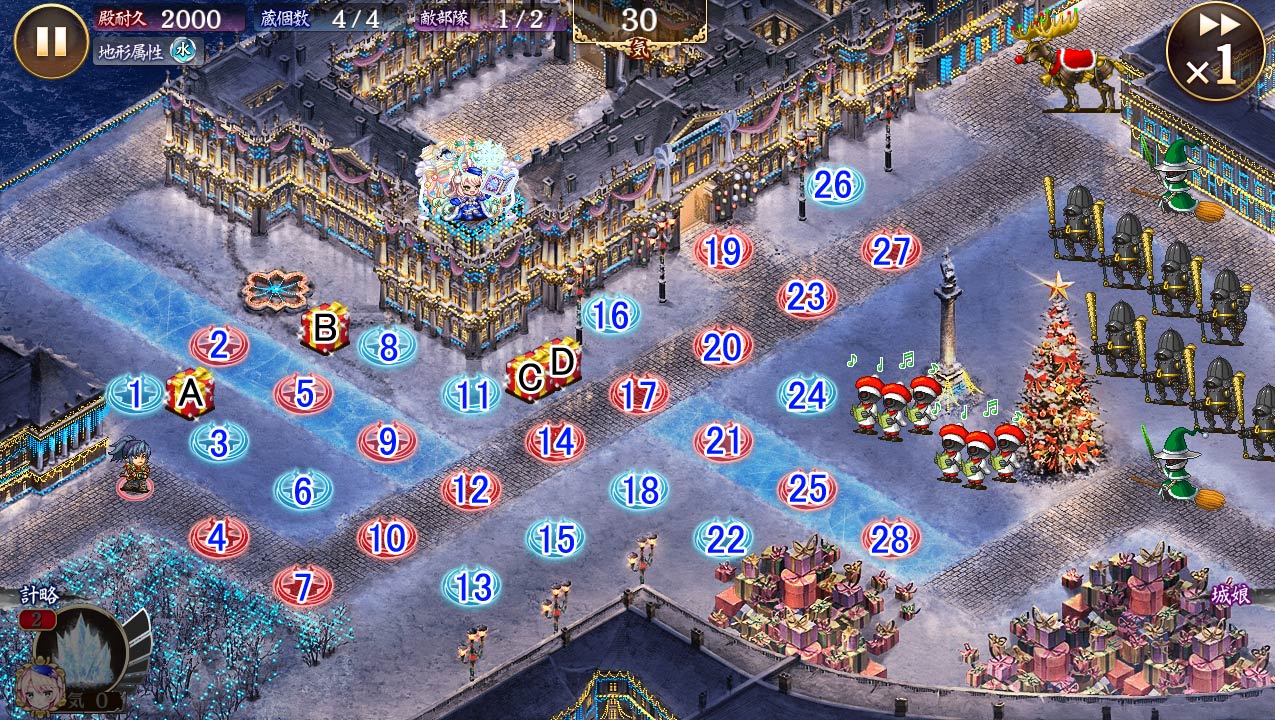Select blue placement tile 16
This screenshot has width=1275, height=720.
click(610, 315)
